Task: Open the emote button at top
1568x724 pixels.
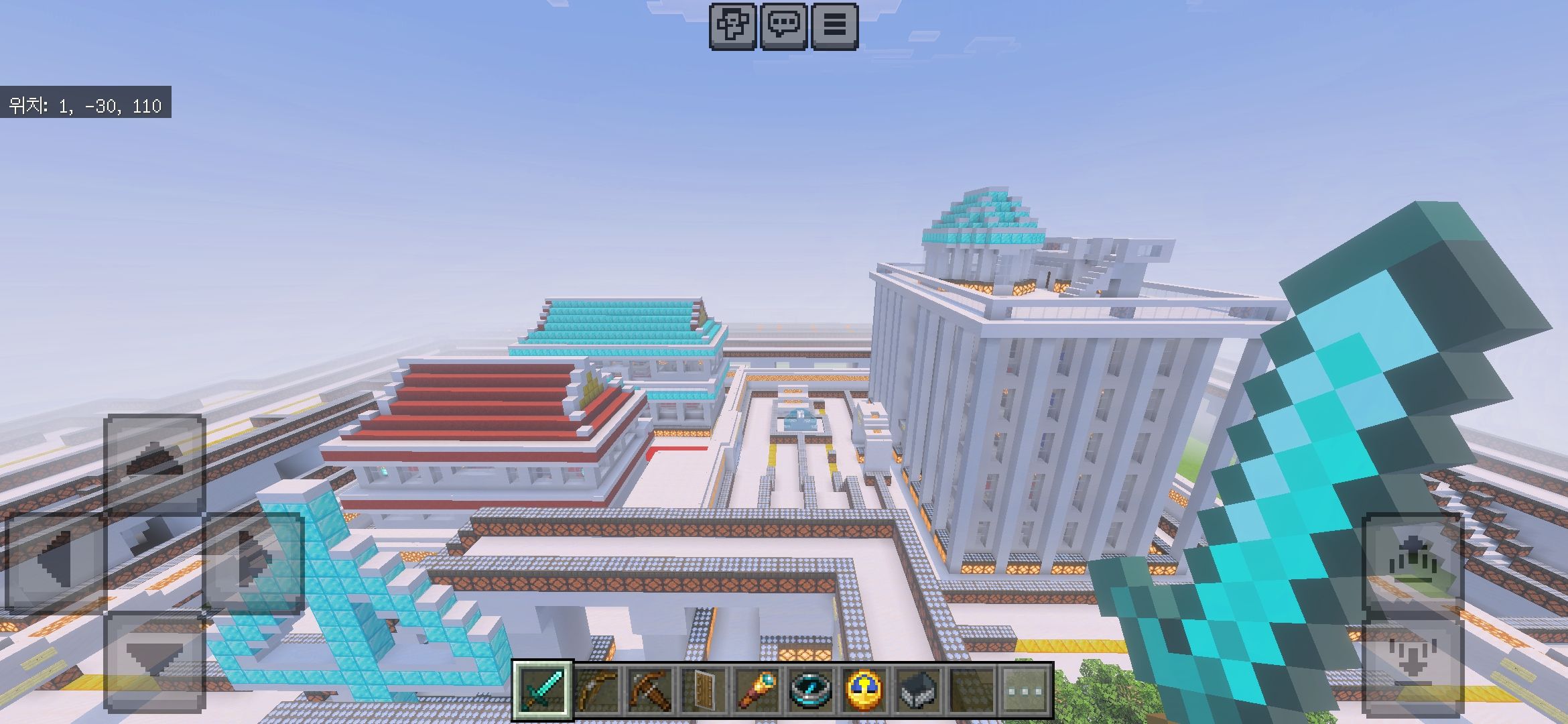Action: pos(732,26)
